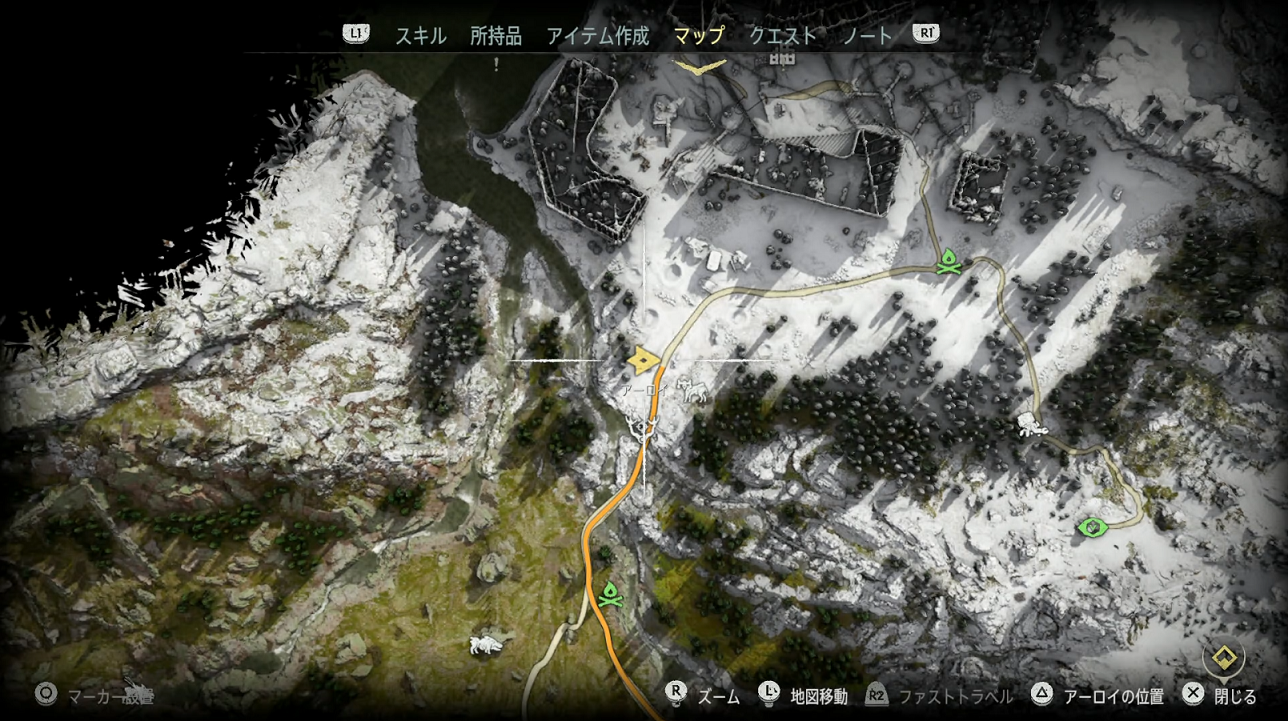This screenshot has width=1288, height=721.
Task: Select the マップ tab
Action: 699,36
